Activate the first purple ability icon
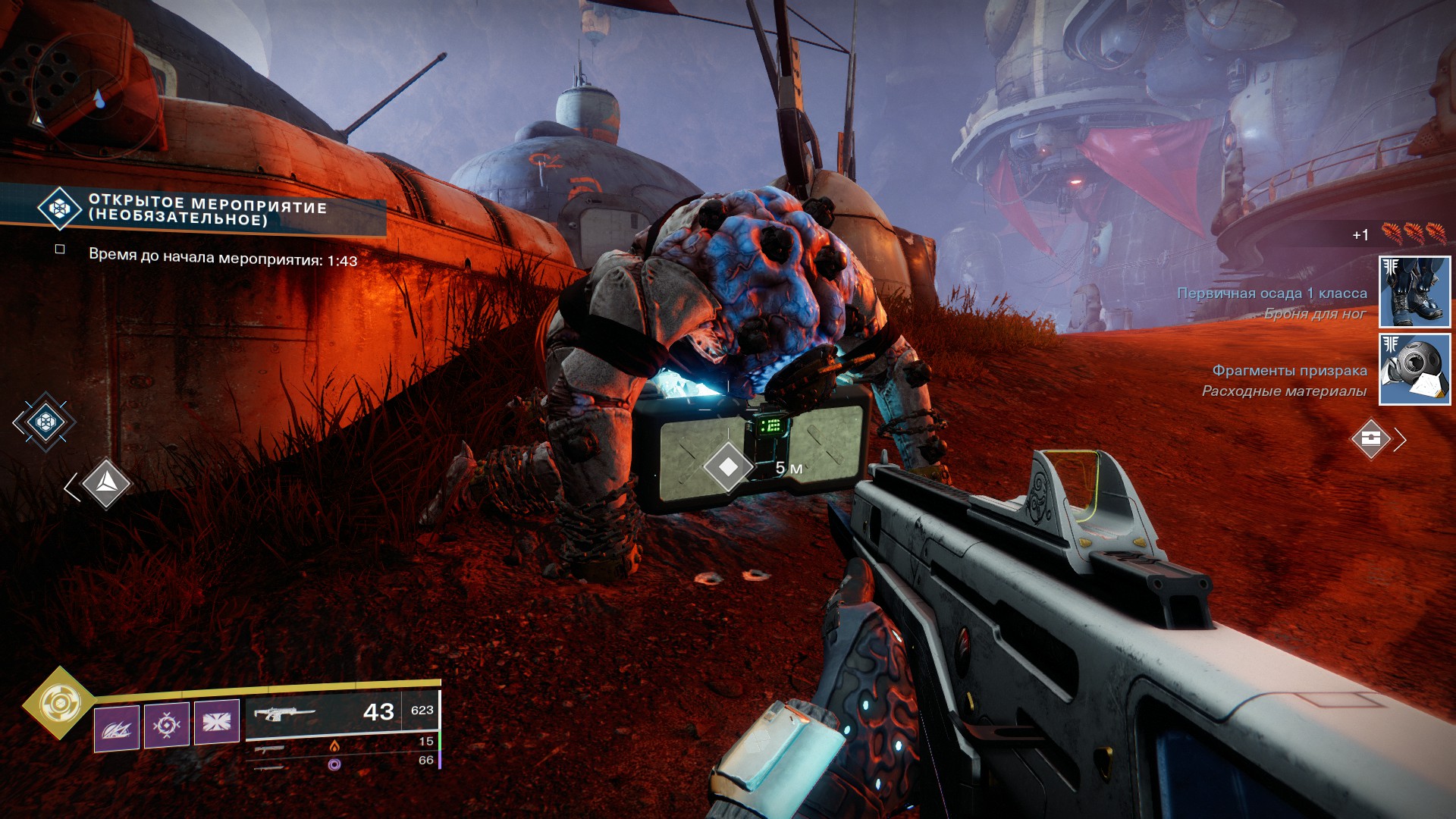This screenshot has width=1456, height=819. (116, 728)
